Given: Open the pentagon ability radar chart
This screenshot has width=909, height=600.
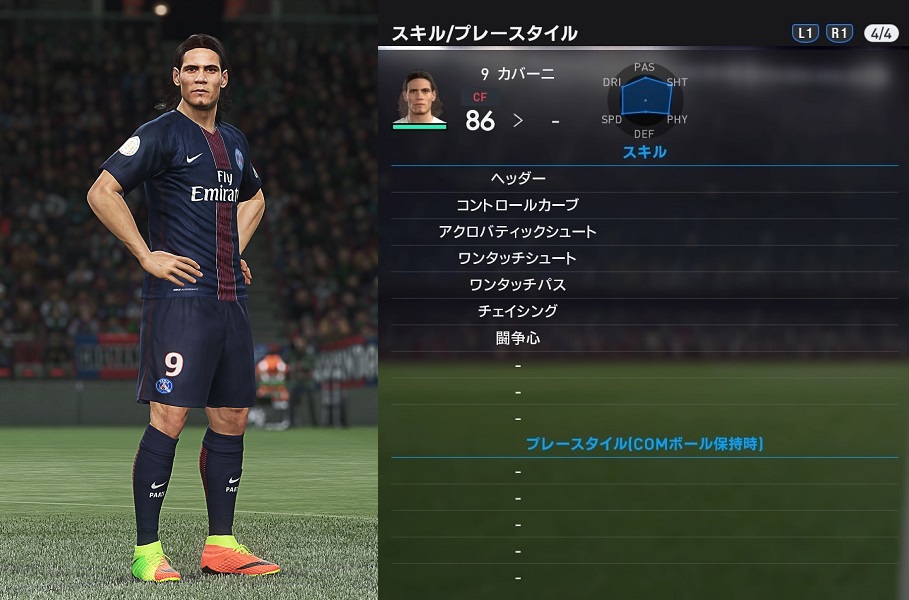Looking at the screenshot, I should 644,100.
